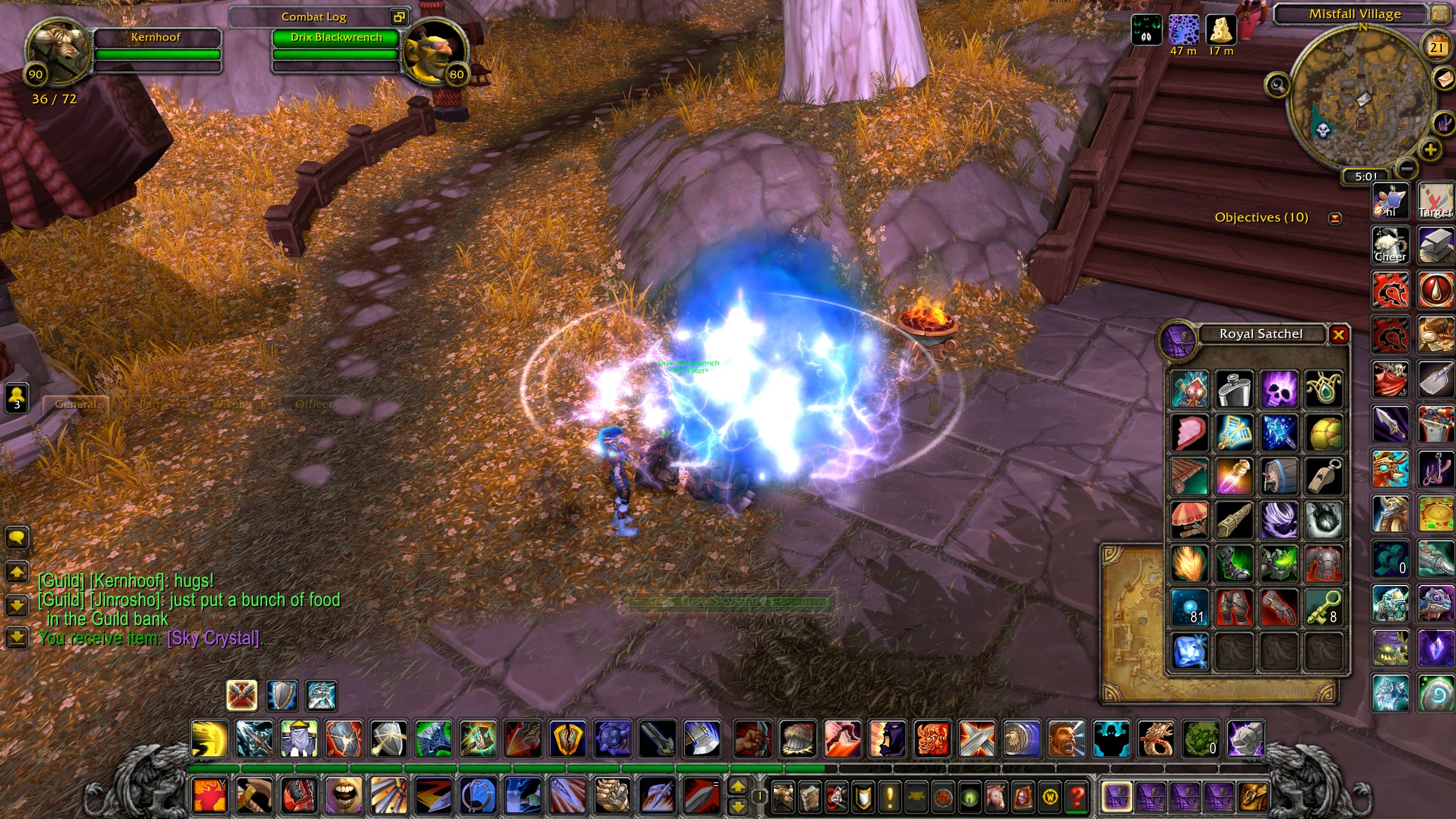Open the calendar button showing 21
Viewport: 1456px width, 819px height.
[x=1436, y=47]
